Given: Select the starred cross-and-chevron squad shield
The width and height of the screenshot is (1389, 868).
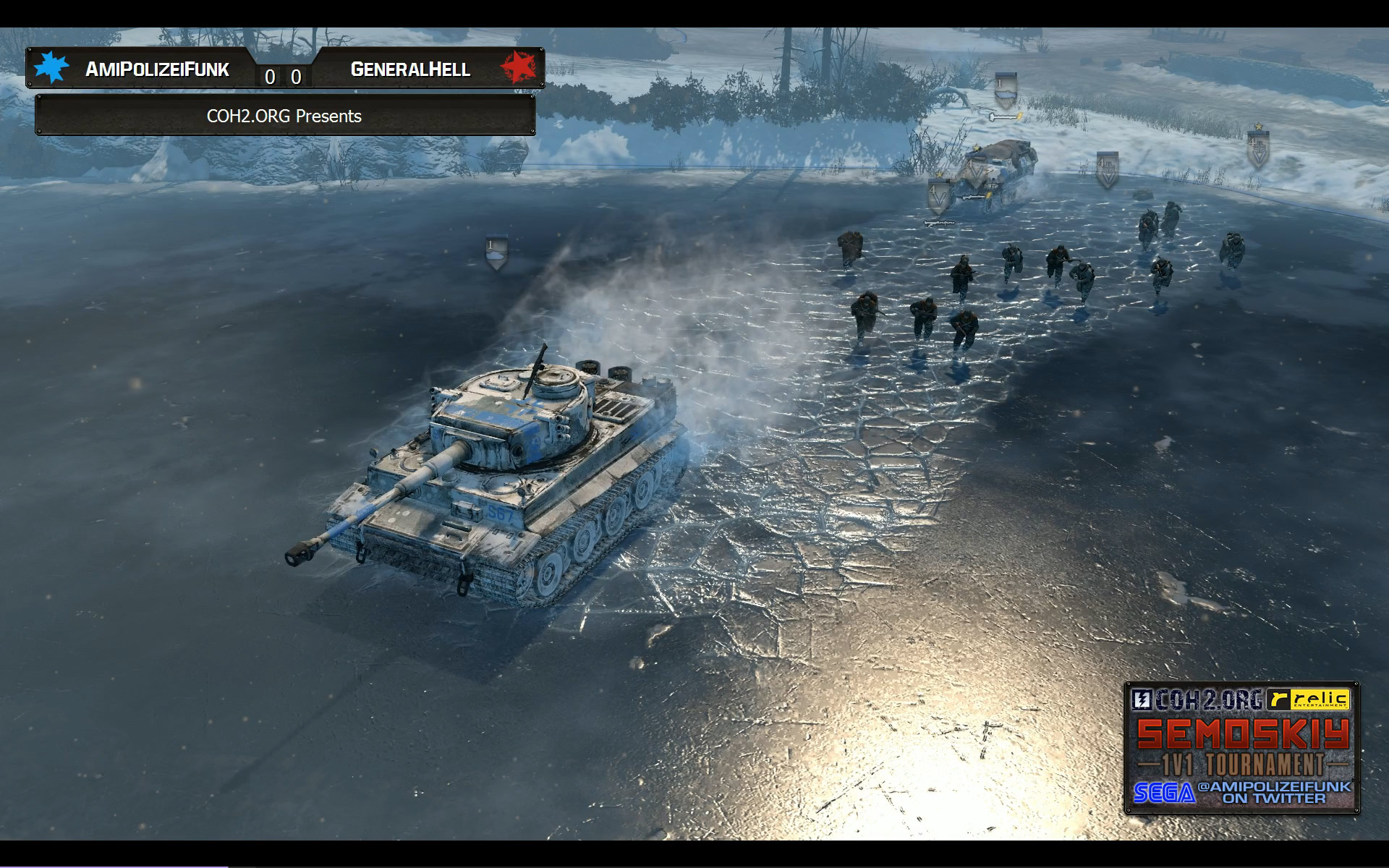Looking at the screenshot, I should (x=1258, y=148).
